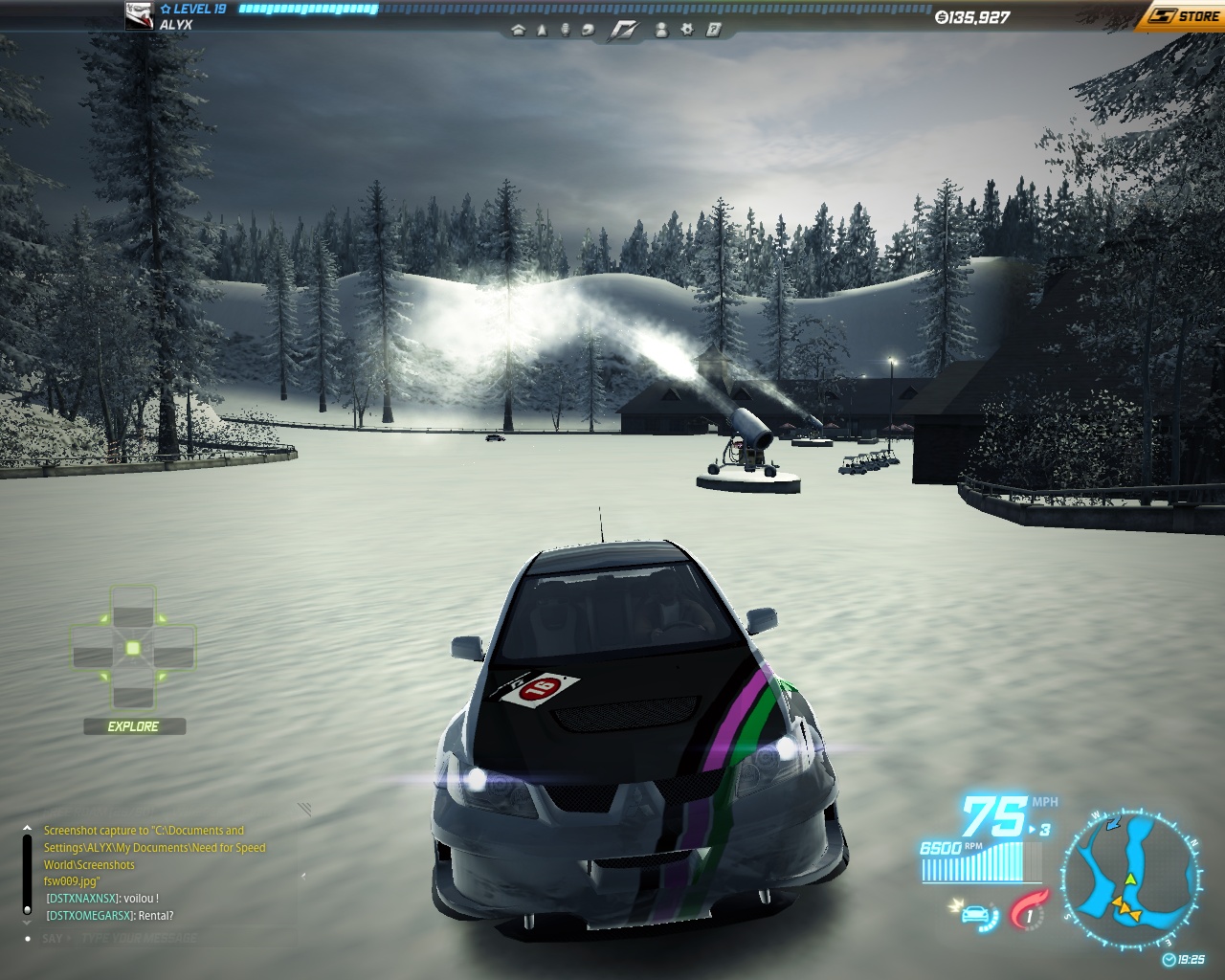Click the ALYX driver avatar
This screenshot has width=1225, height=980.
pos(140,15)
